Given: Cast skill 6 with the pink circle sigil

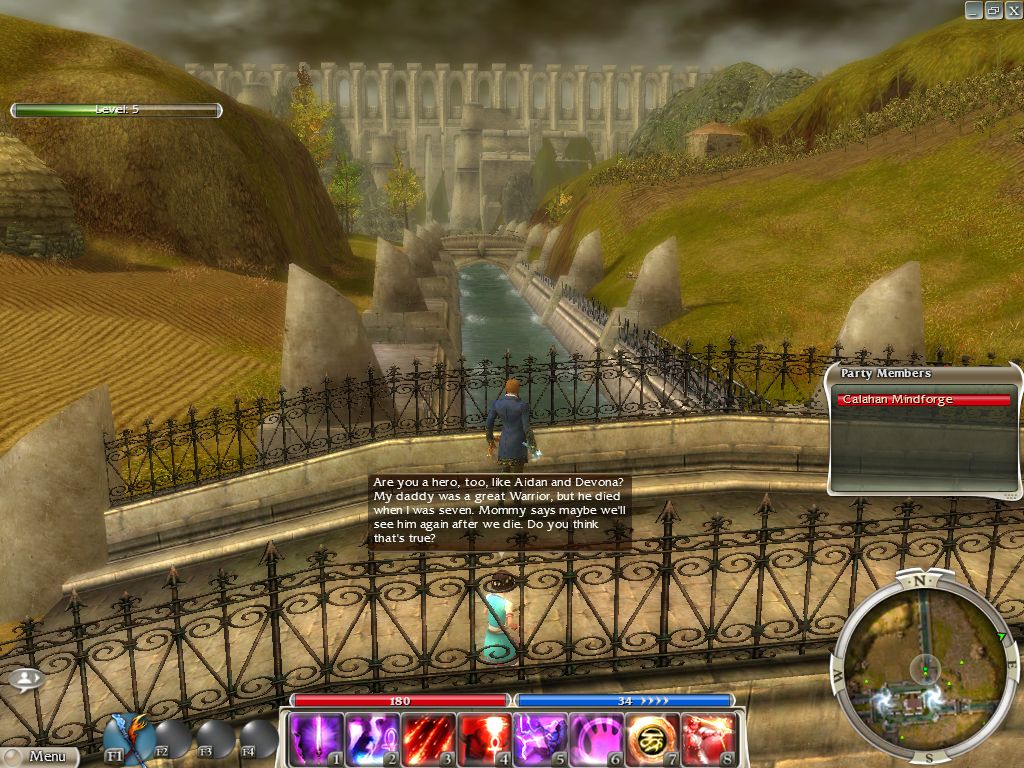Looking at the screenshot, I should [596, 739].
